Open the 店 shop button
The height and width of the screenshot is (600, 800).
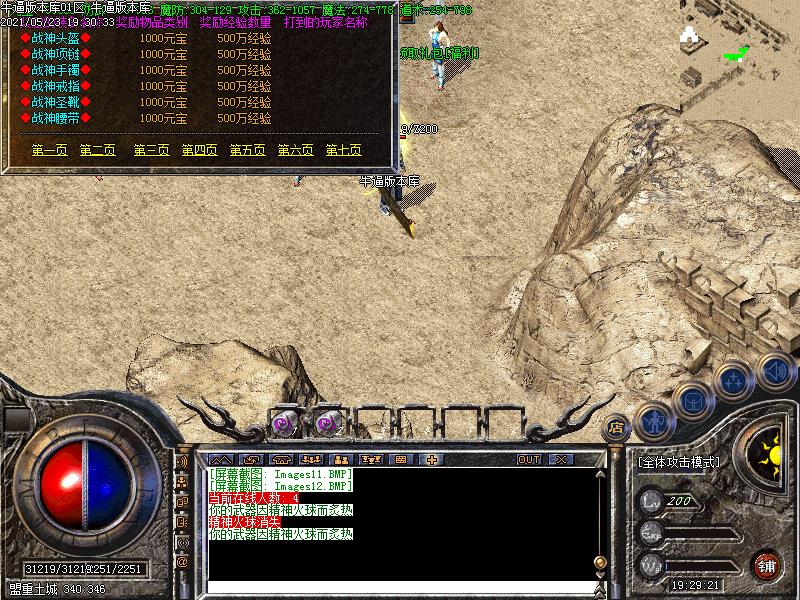pos(616,425)
